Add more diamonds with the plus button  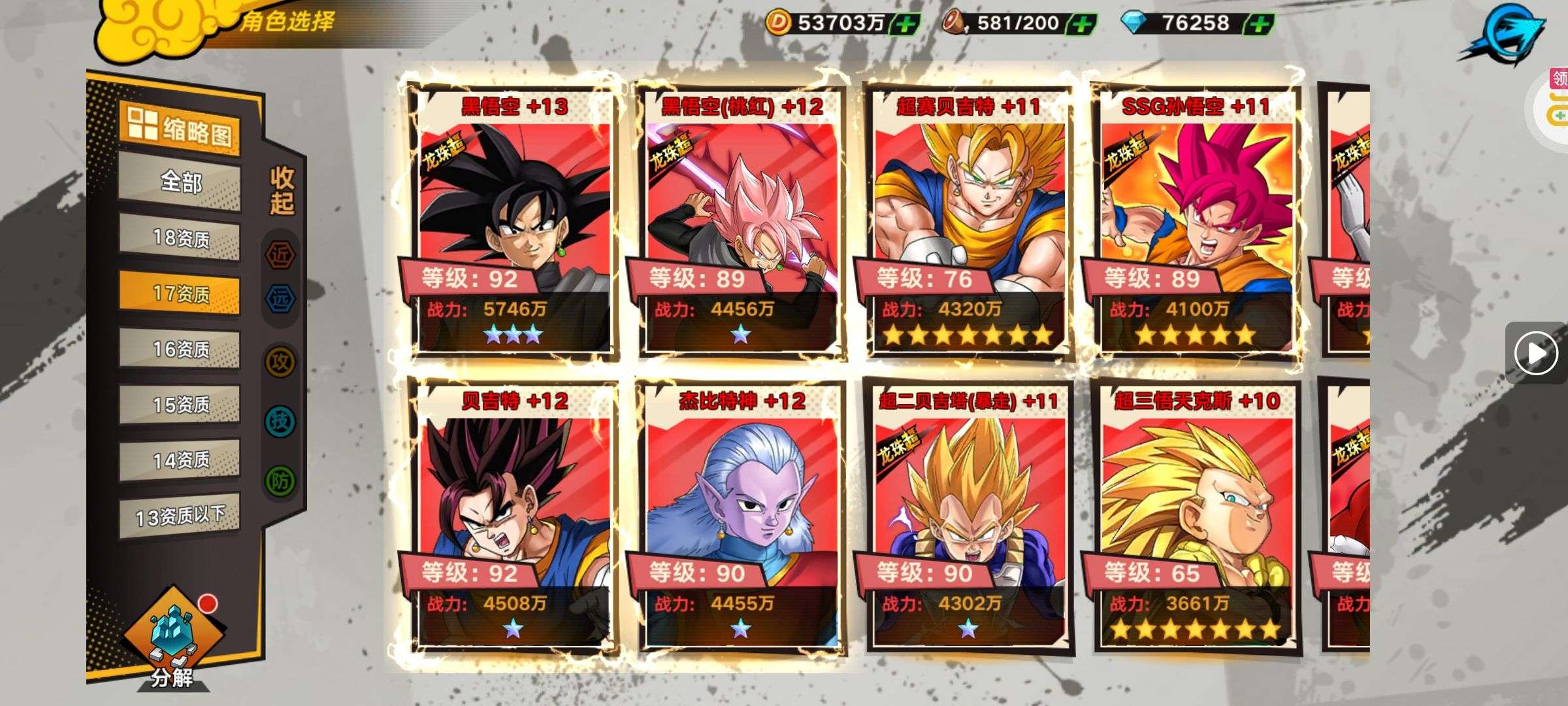[x=1260, y=24]
